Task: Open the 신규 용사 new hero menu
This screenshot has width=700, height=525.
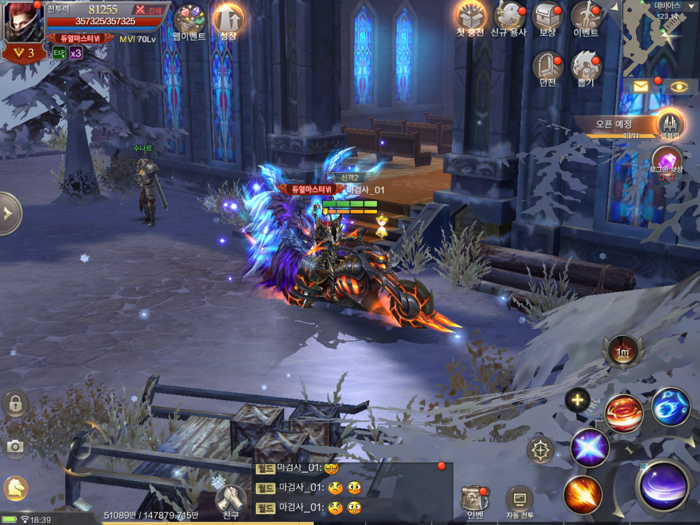Action: (509, 17)
